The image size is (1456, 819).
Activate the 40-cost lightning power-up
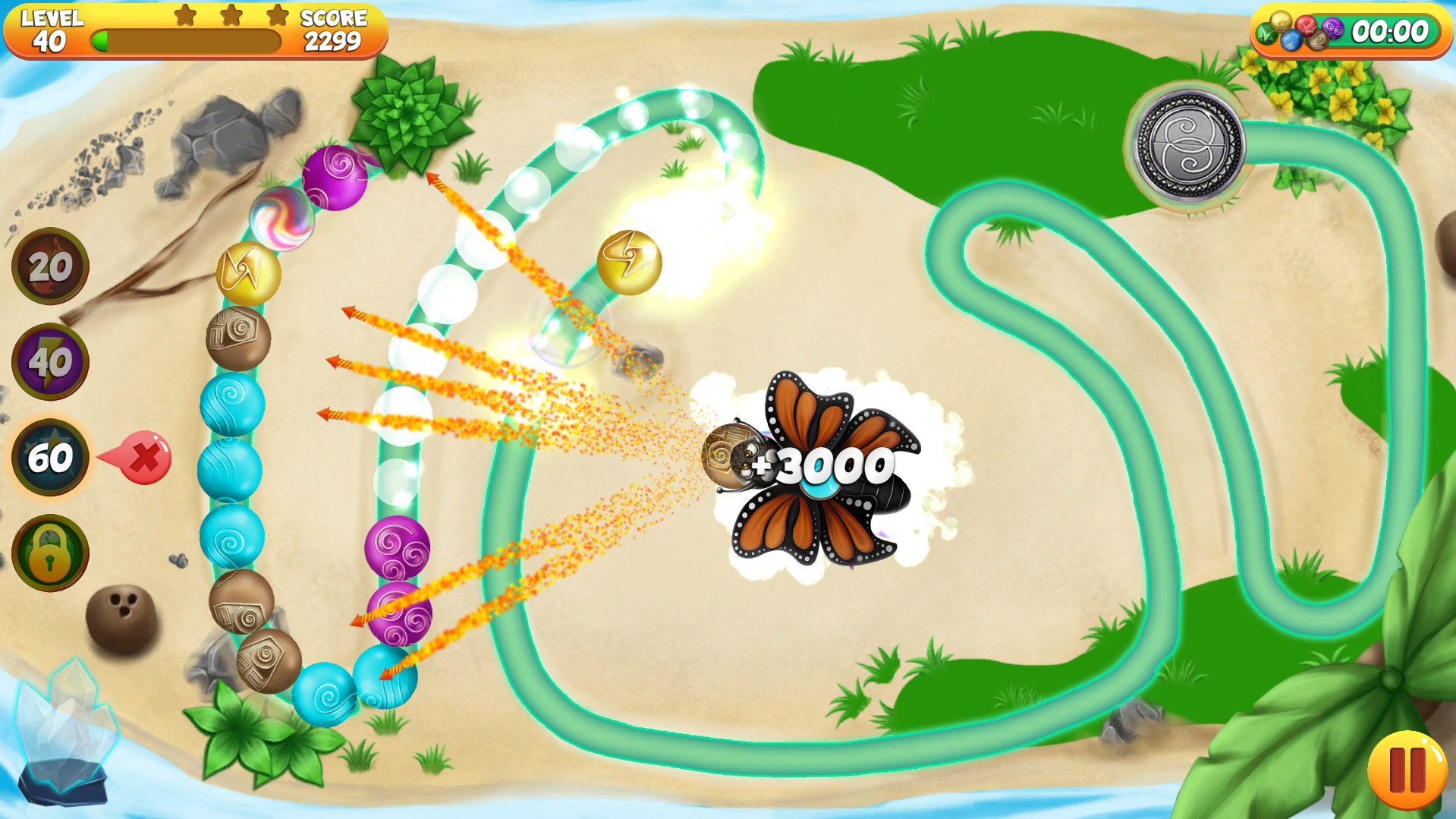click(x=47, y=361)
